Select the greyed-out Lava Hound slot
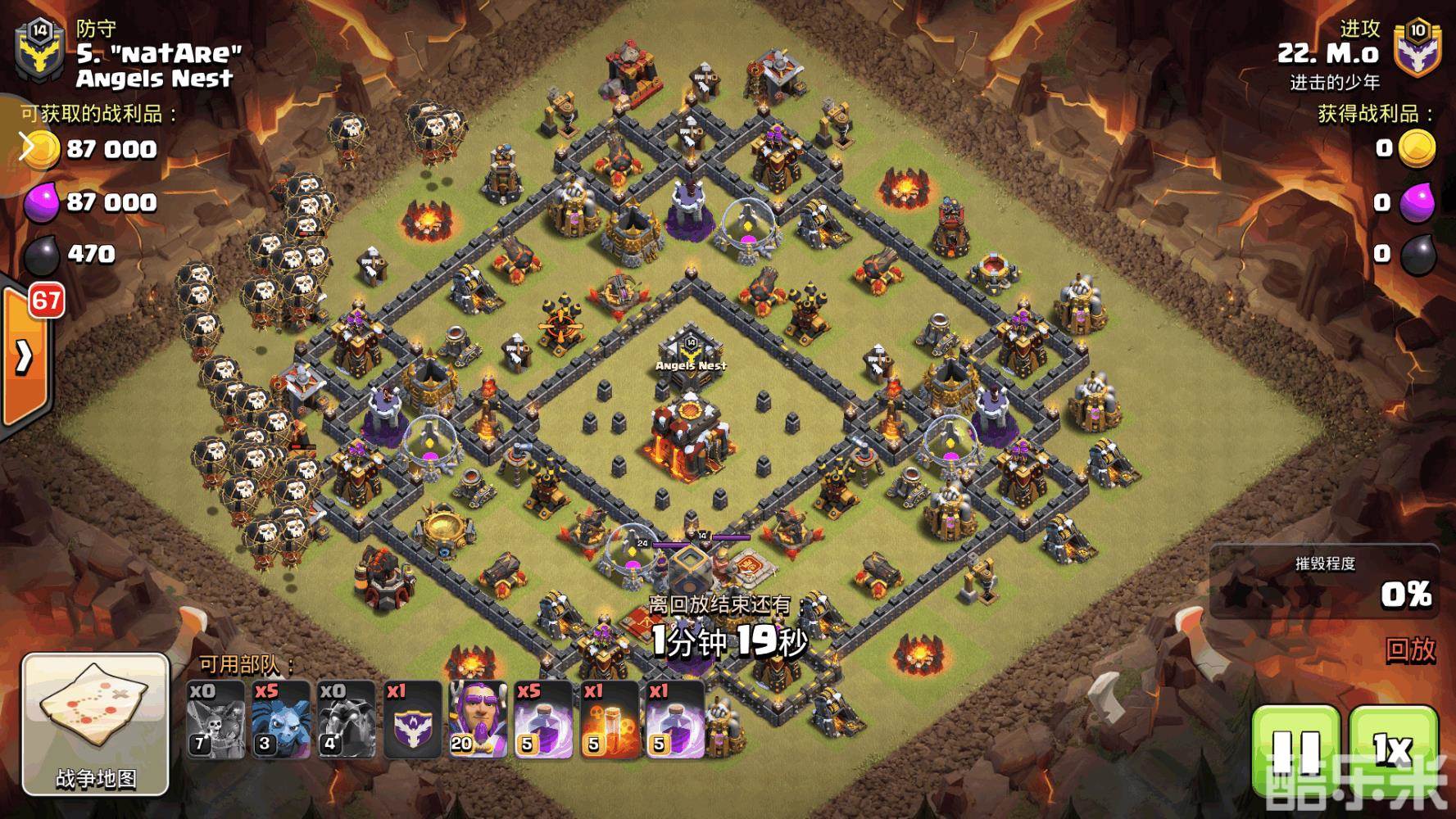 (347, 720)
